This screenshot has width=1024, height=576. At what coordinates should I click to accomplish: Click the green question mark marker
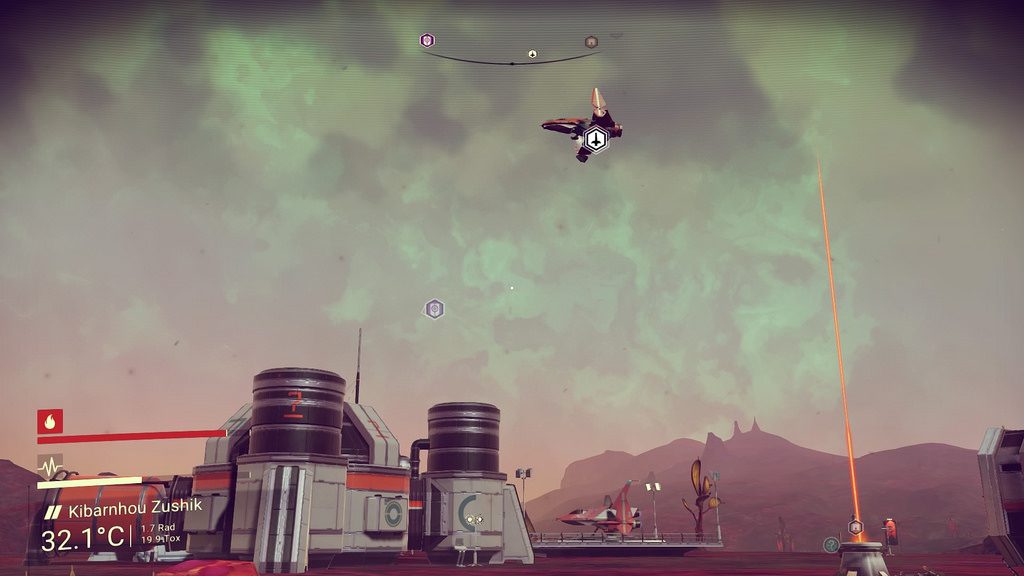point(831,544)
